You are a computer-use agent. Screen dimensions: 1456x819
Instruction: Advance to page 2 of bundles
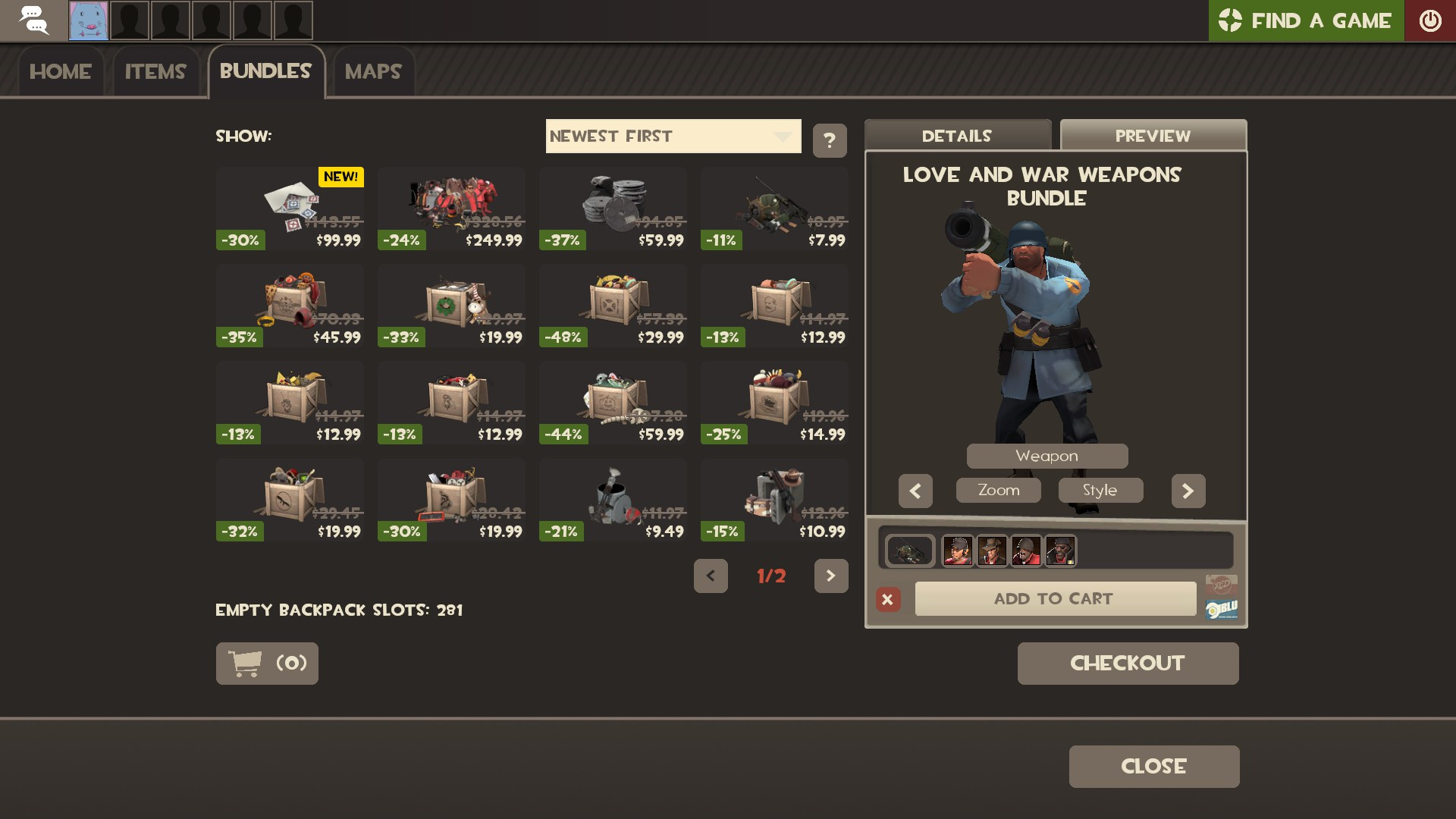(x=832, y=576)
